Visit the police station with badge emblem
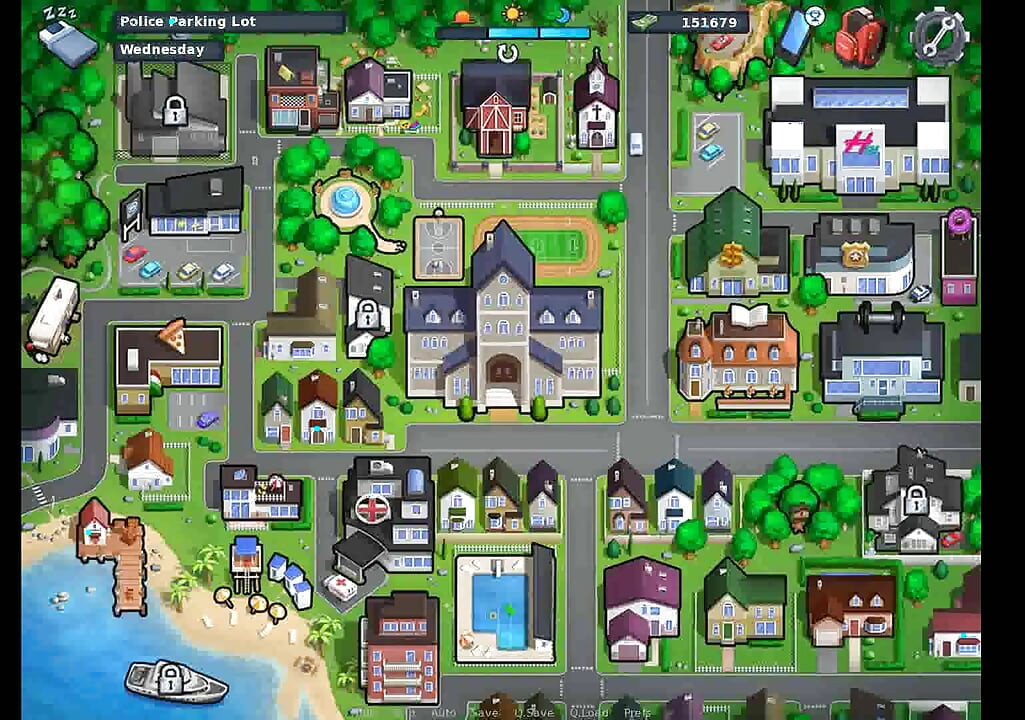The image size is (1025, 720). click(x=859, y=255)
